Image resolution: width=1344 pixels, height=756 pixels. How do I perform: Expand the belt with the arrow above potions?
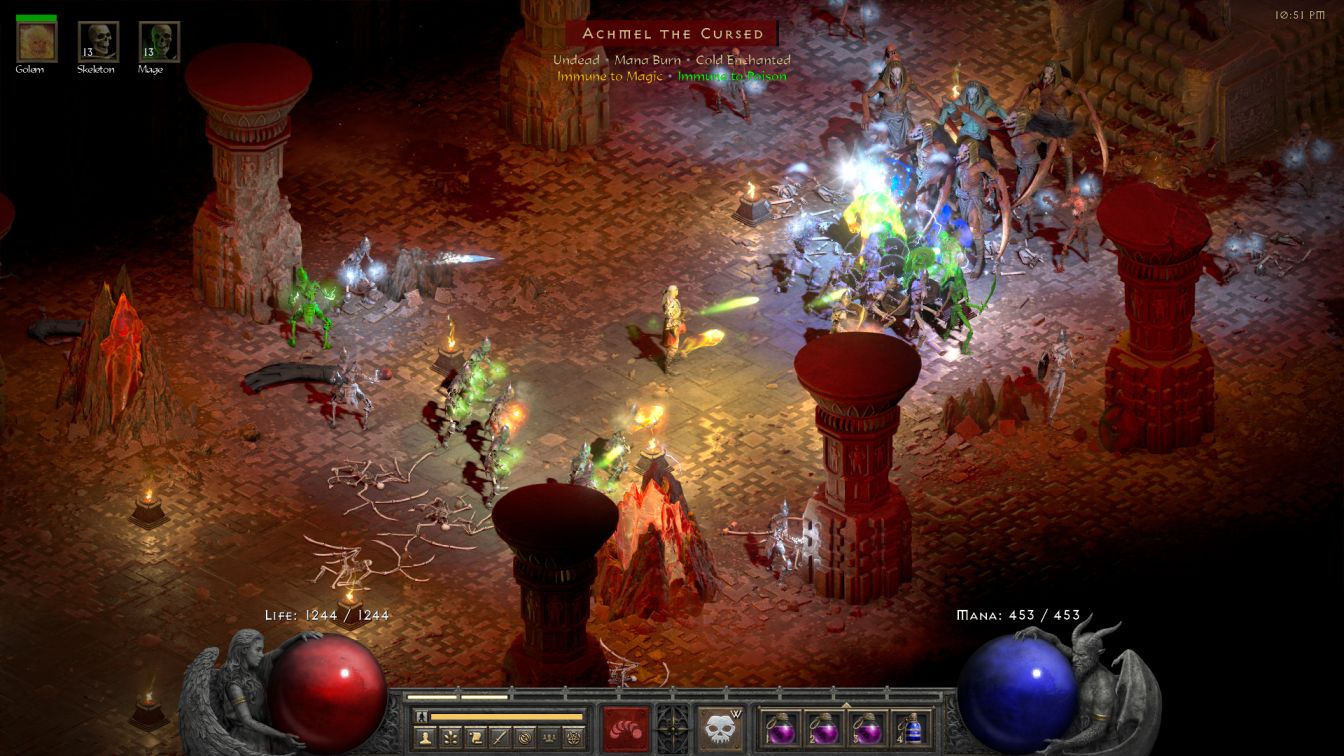pos(847,704)
